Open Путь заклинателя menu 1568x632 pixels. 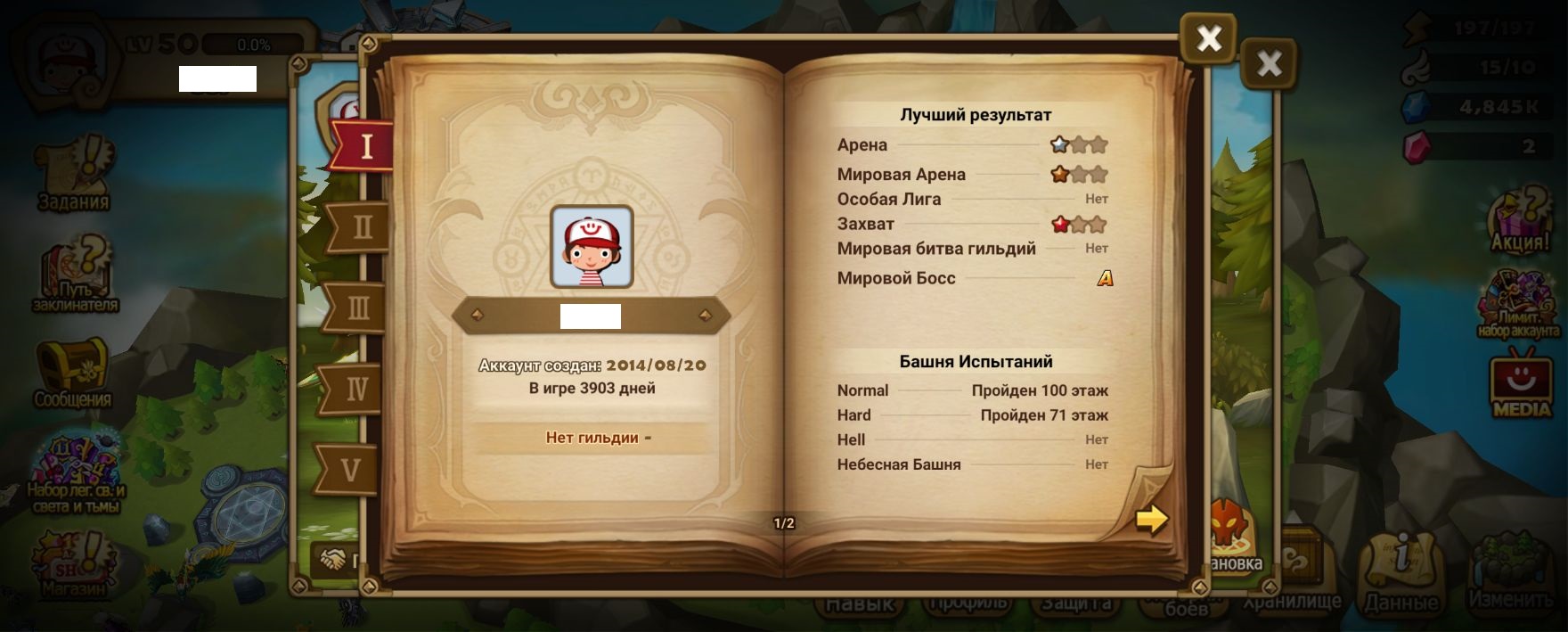pos(75,274)
